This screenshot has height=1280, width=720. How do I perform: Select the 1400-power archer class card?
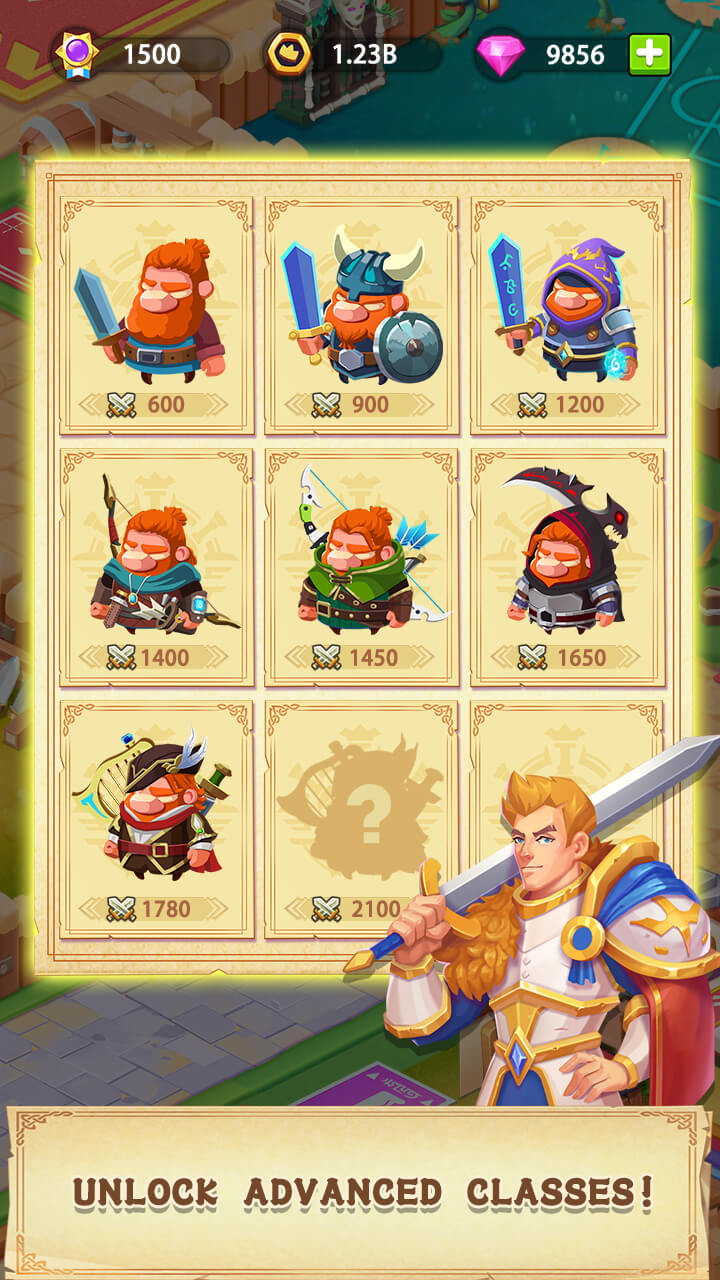(156, 567)
